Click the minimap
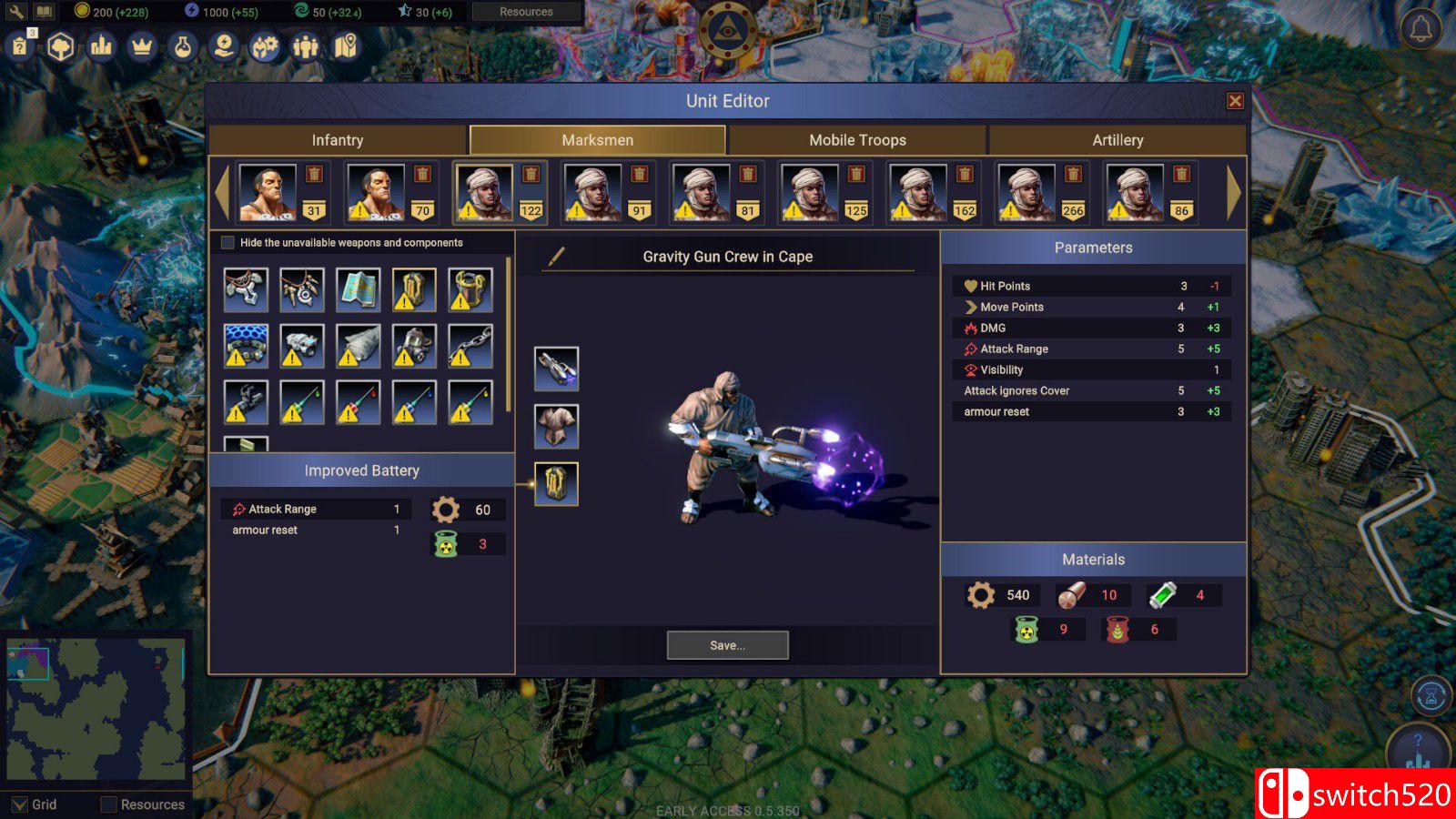Viewport: 1456px width, 819px height. tap(96, 709)
